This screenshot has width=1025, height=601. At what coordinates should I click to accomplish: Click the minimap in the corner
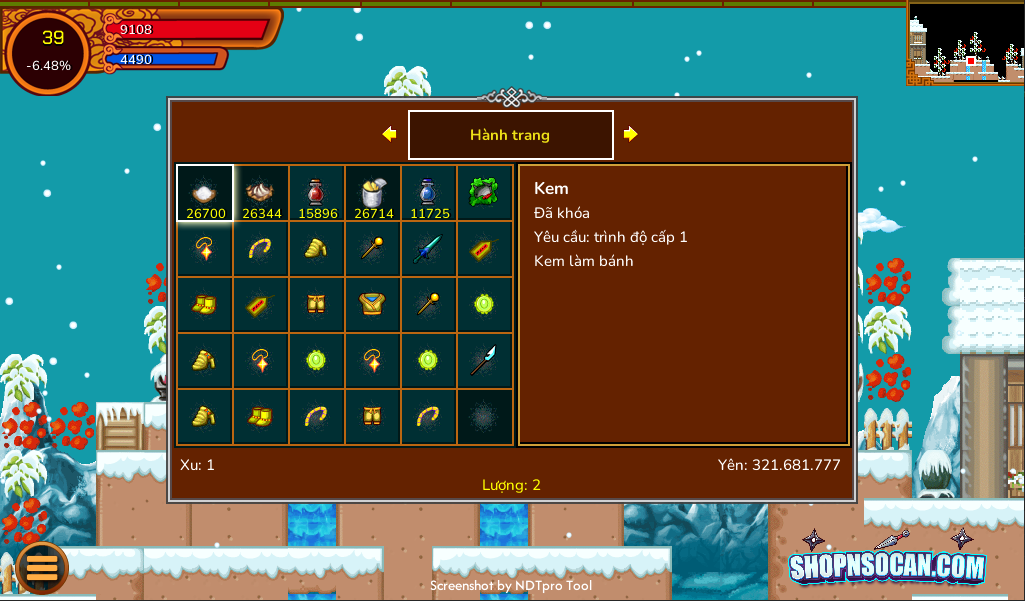(964, 42)
